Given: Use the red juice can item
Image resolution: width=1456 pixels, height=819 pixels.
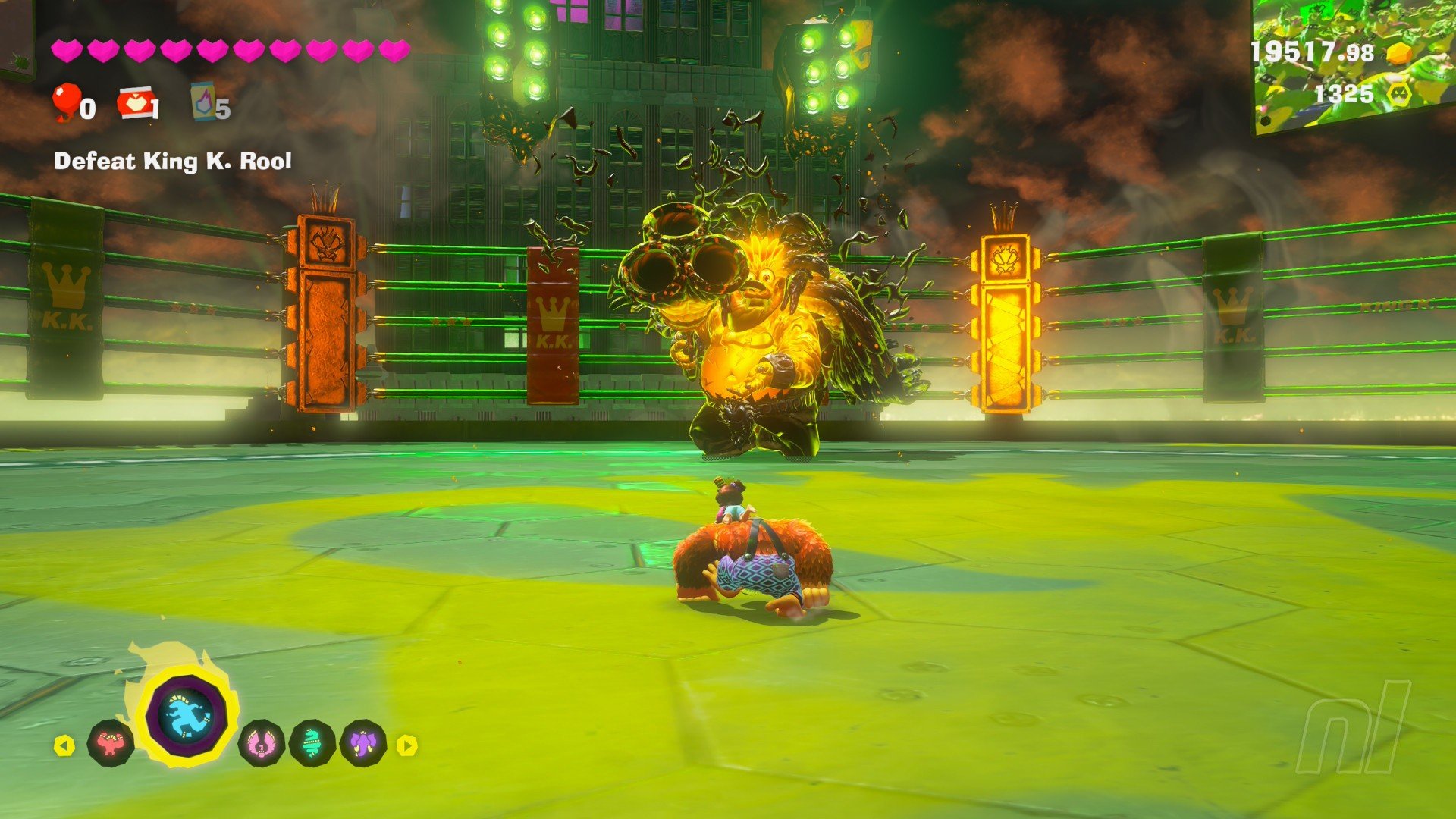Looking at the screenshot, I should (x=135, y=102).
